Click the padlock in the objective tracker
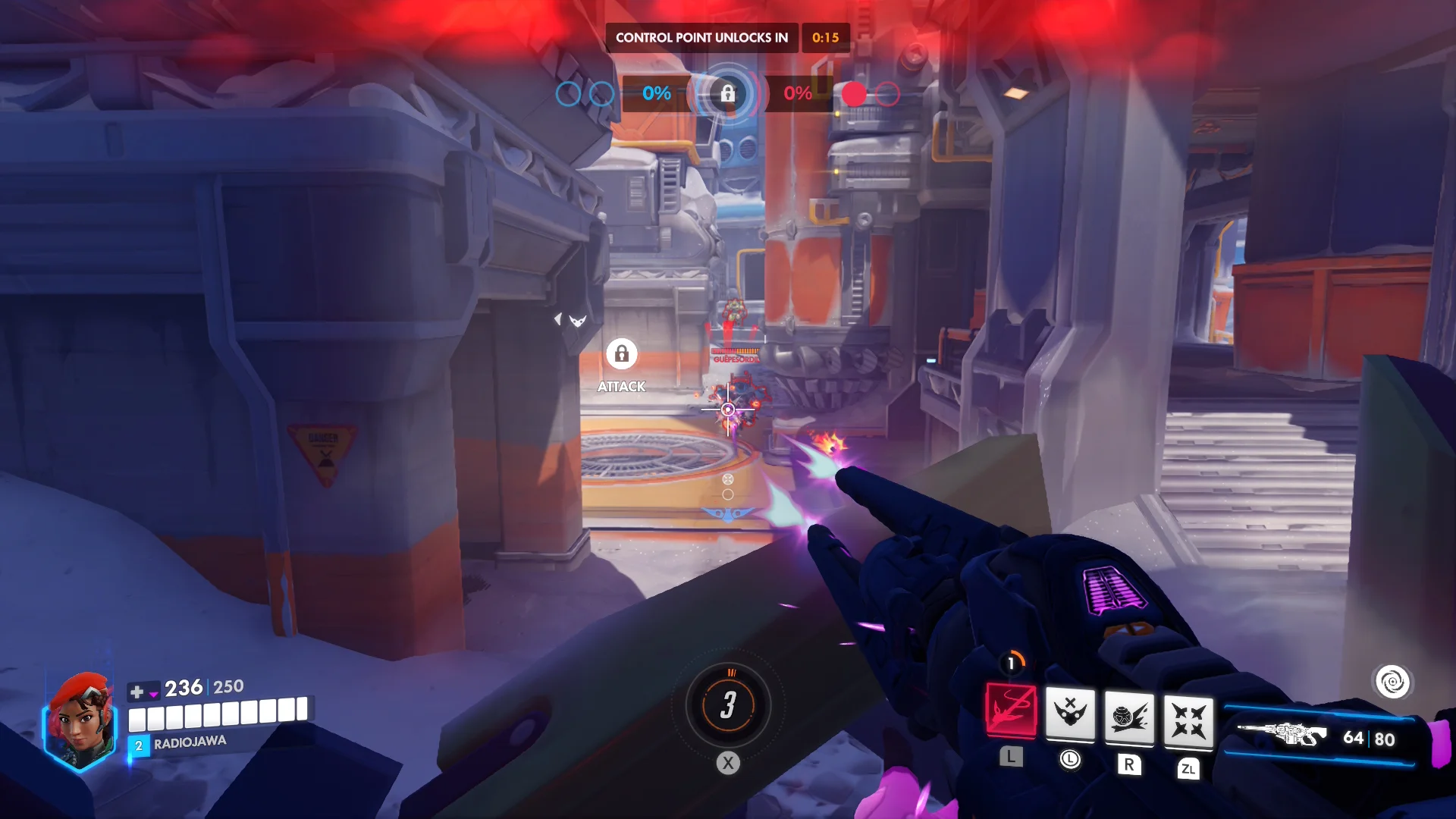This screenshot has width=1456, height=819. (726, 94)
